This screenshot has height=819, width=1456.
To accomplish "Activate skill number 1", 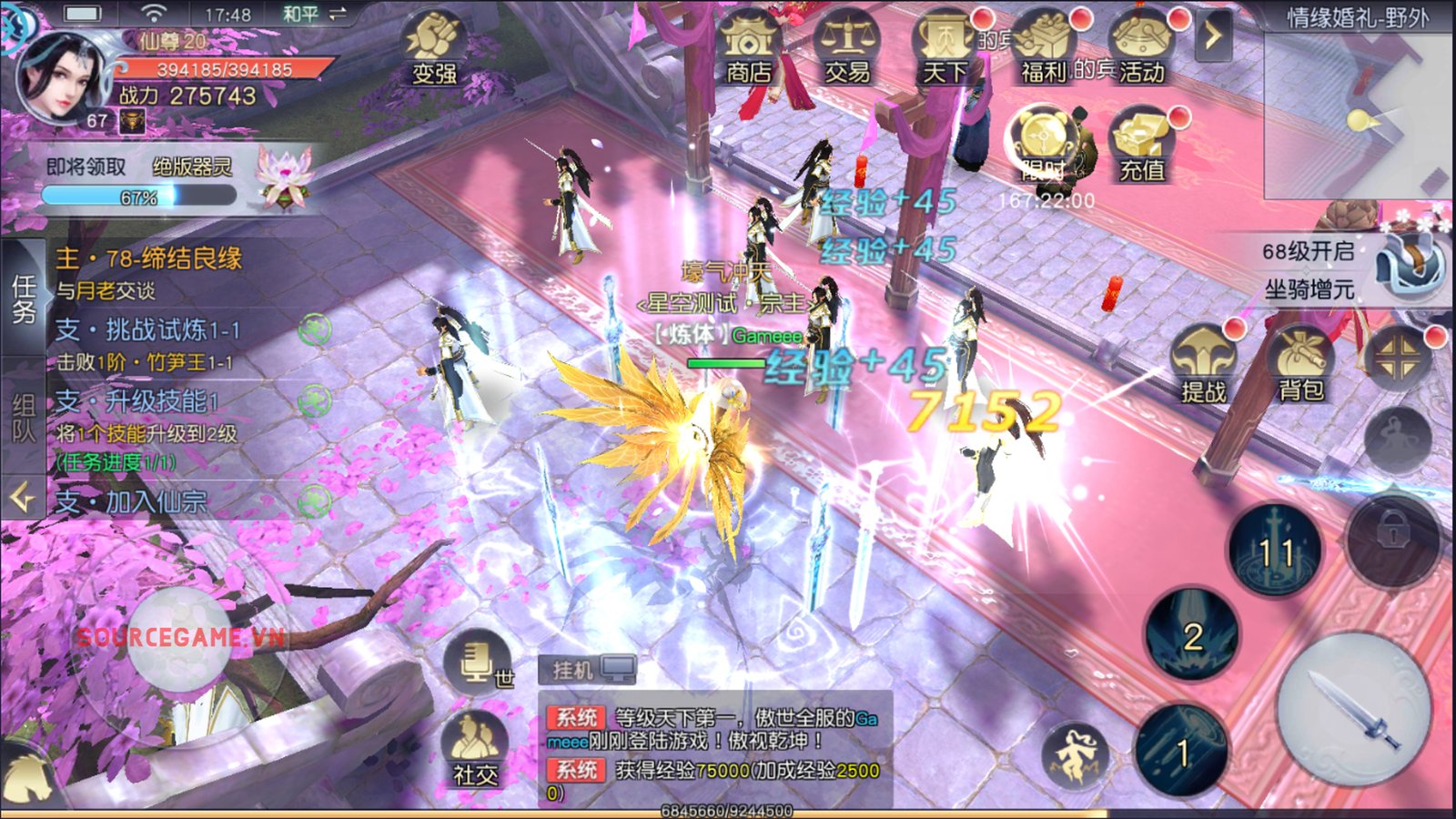I will 1181,751.
